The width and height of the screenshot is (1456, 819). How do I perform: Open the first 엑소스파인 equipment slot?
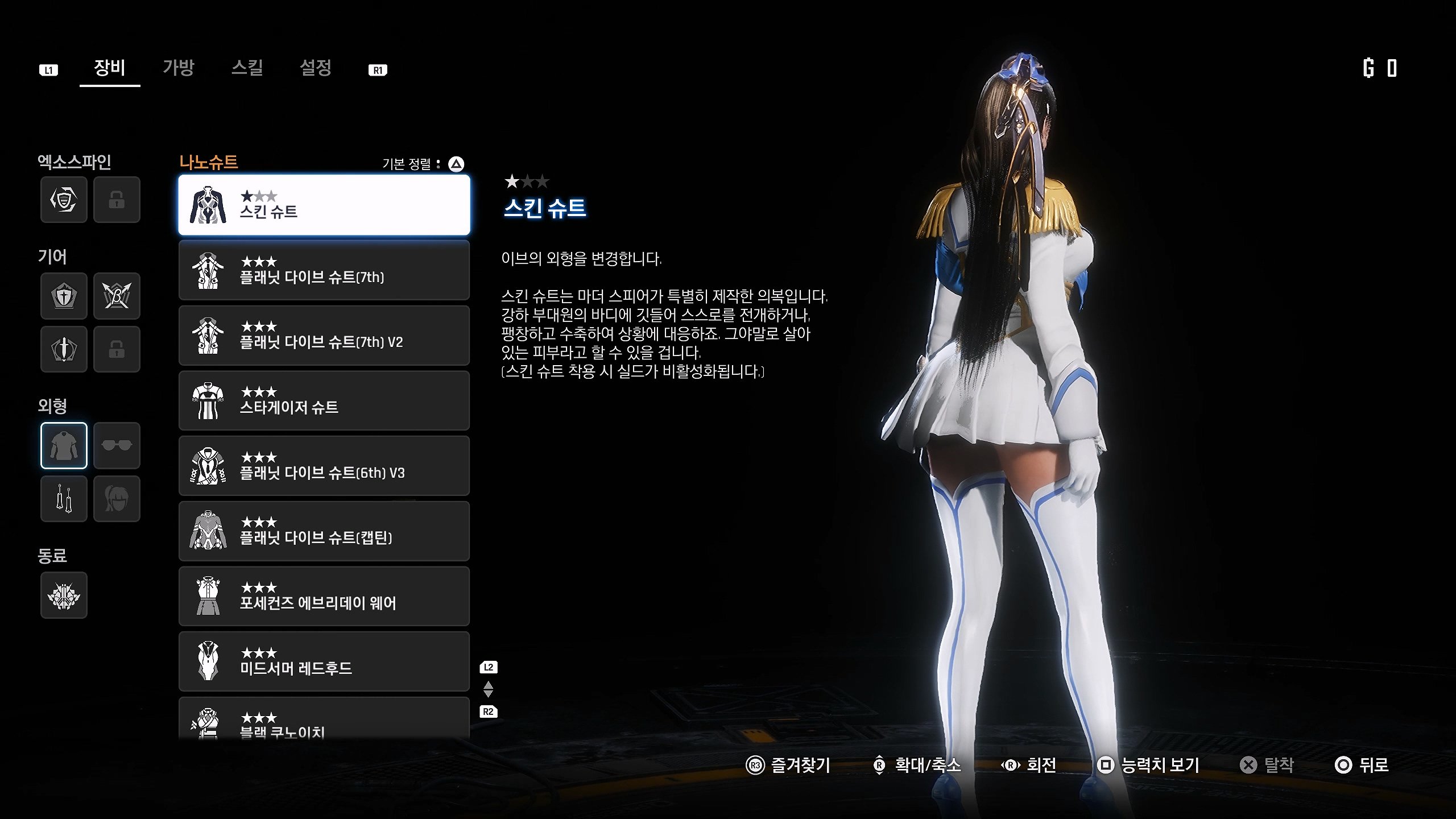[64, 200]
